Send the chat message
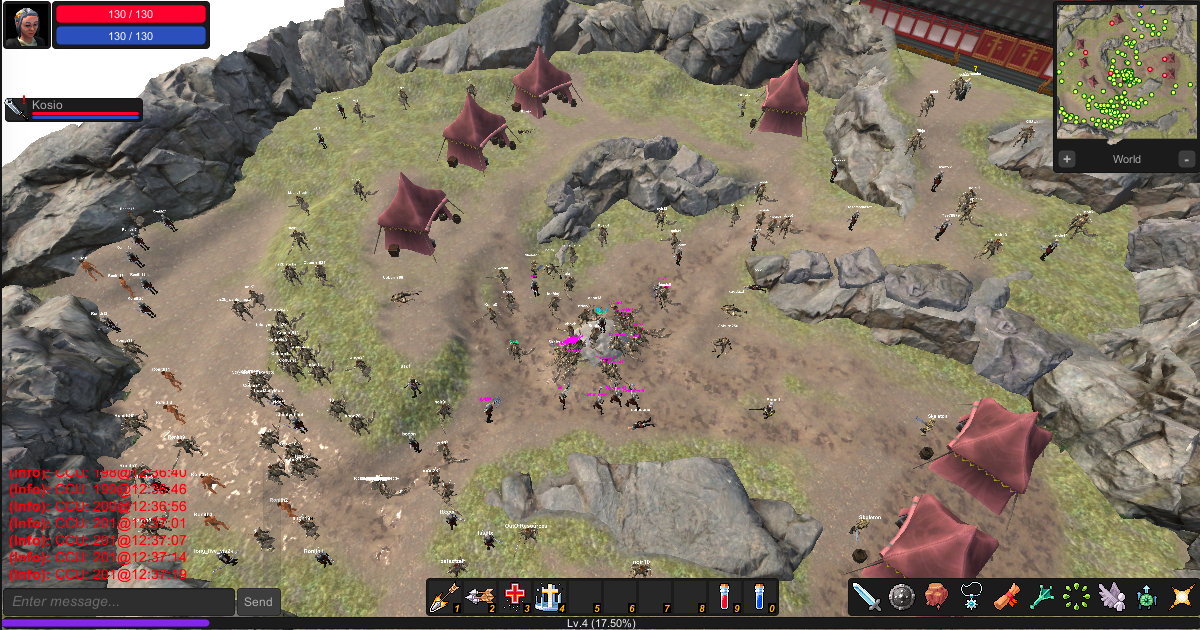Image resolution: width=1200 pixels, height=630 pixels. coord(258,602)
